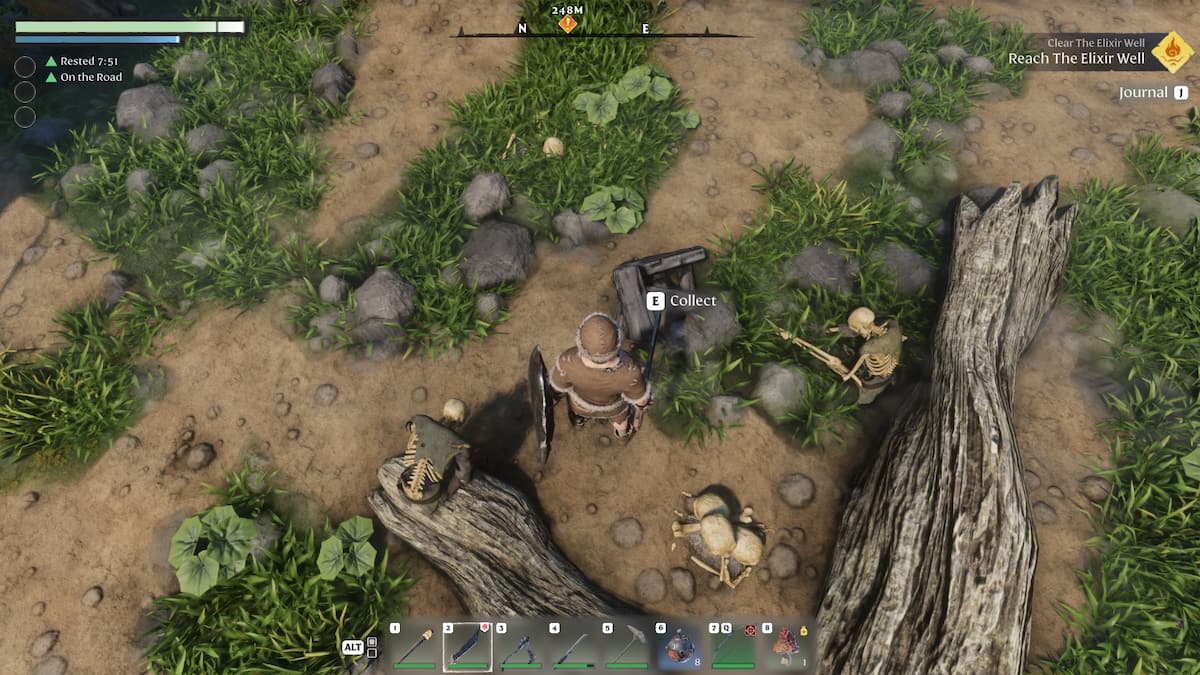
Task: Select the blade in hotbar slot 4
Action: point(574,646)
